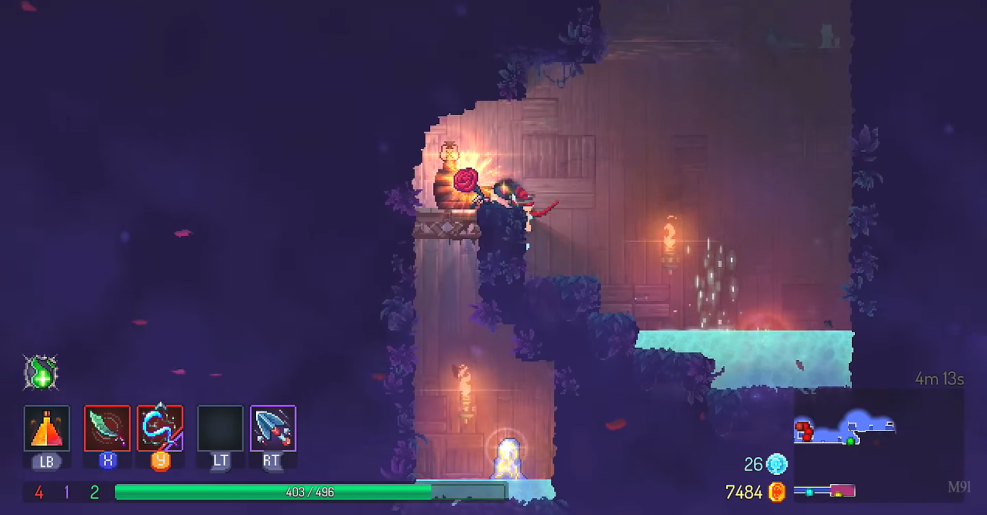This screenshot has width=987, height=515.
Task: Use the orange health flask slot
Action: pos(47,428)
